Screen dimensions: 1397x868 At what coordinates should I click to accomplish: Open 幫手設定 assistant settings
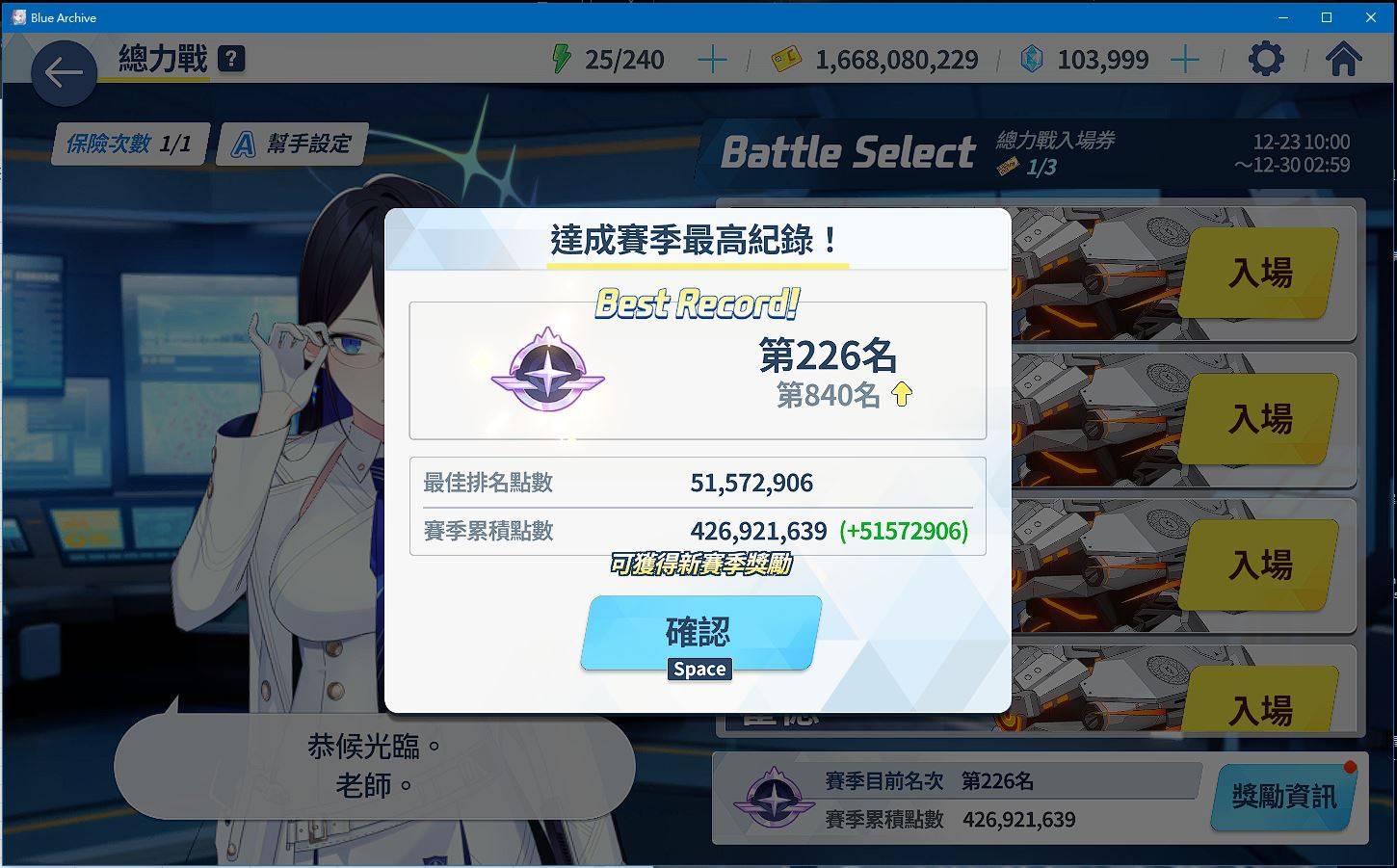pyautogui.click(x=293, y=145)
